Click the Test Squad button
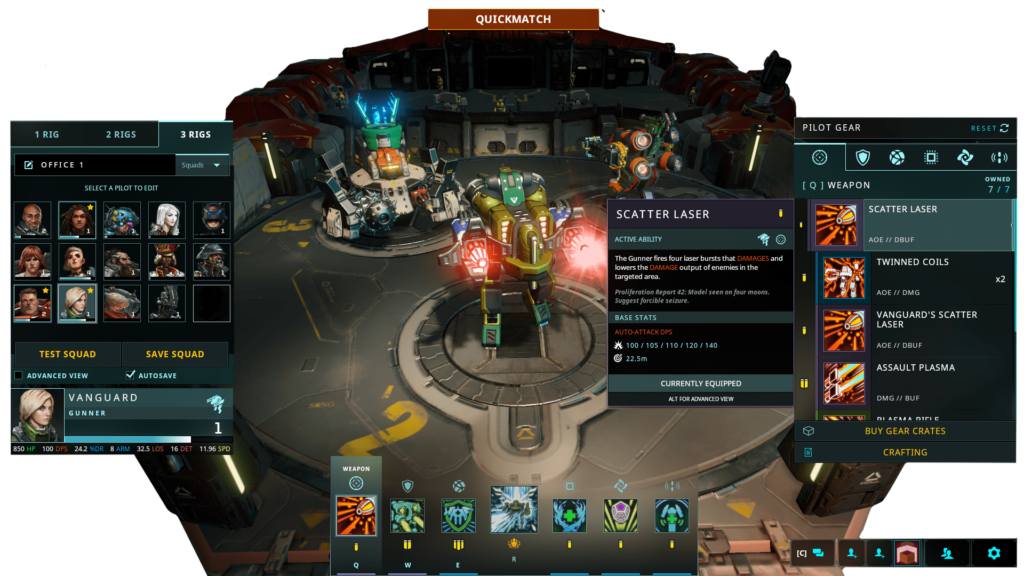Viewport: 1024px width, 576px height. coord(66,354)
